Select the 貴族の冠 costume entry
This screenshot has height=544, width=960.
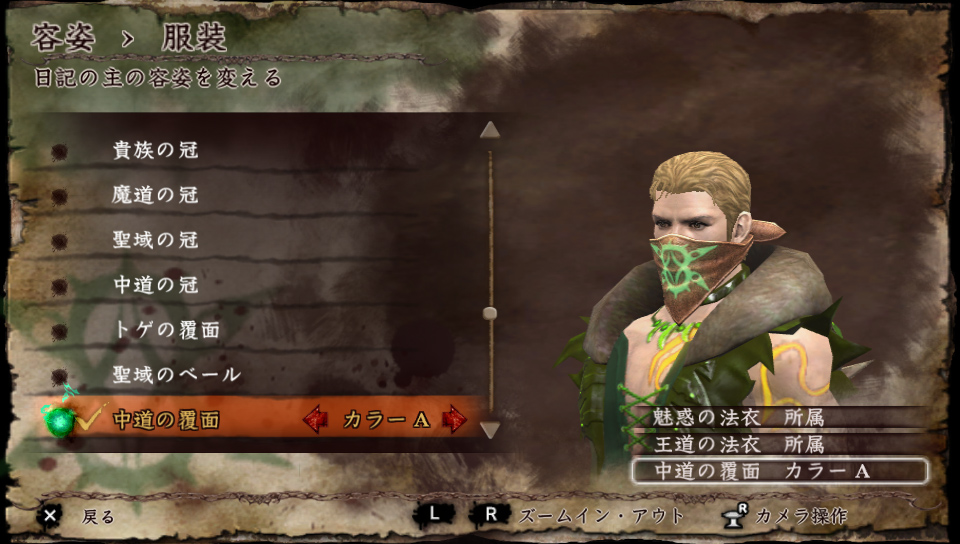point(156,150)
